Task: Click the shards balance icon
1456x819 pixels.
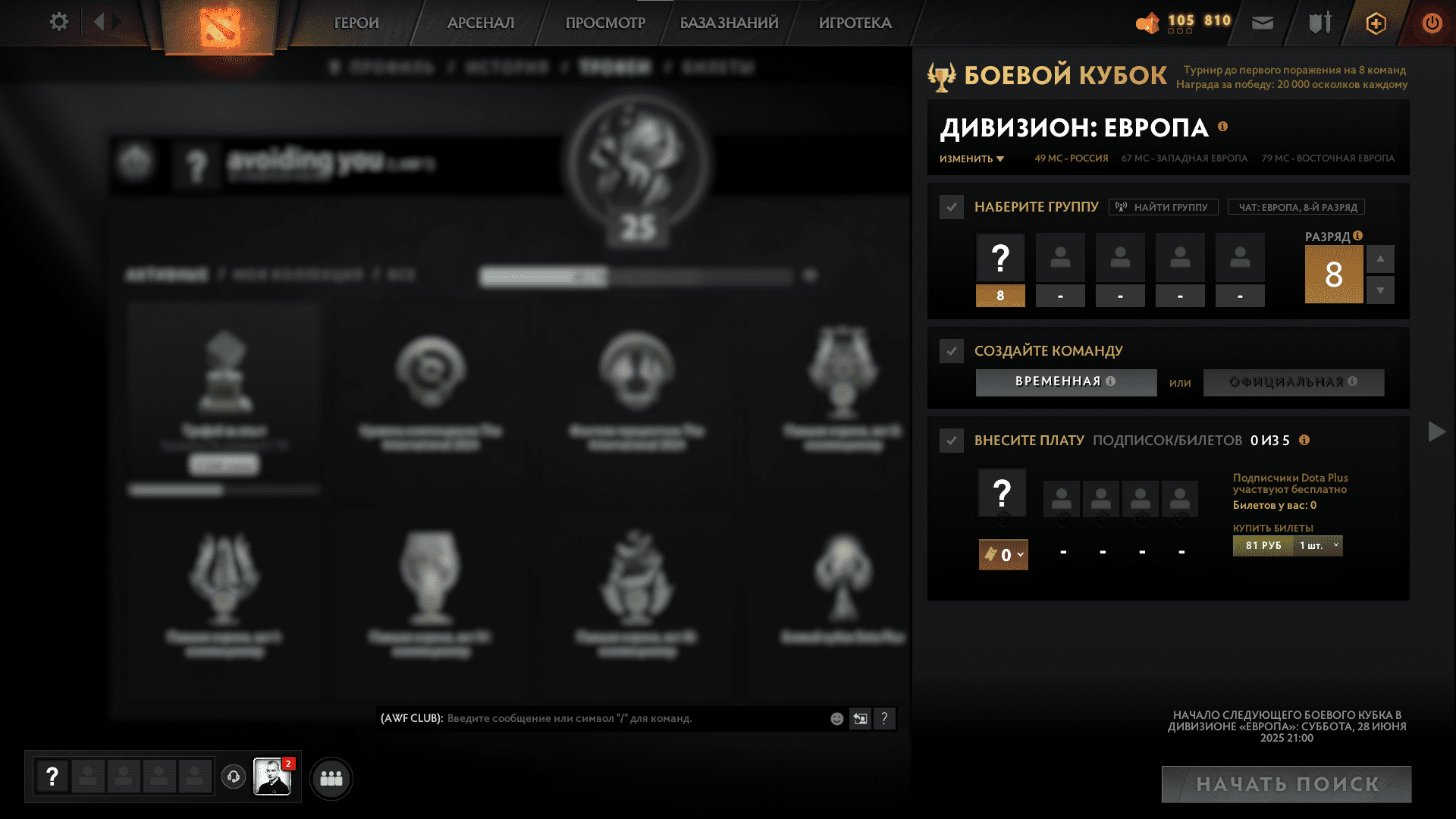Action: click(1147, 24)
